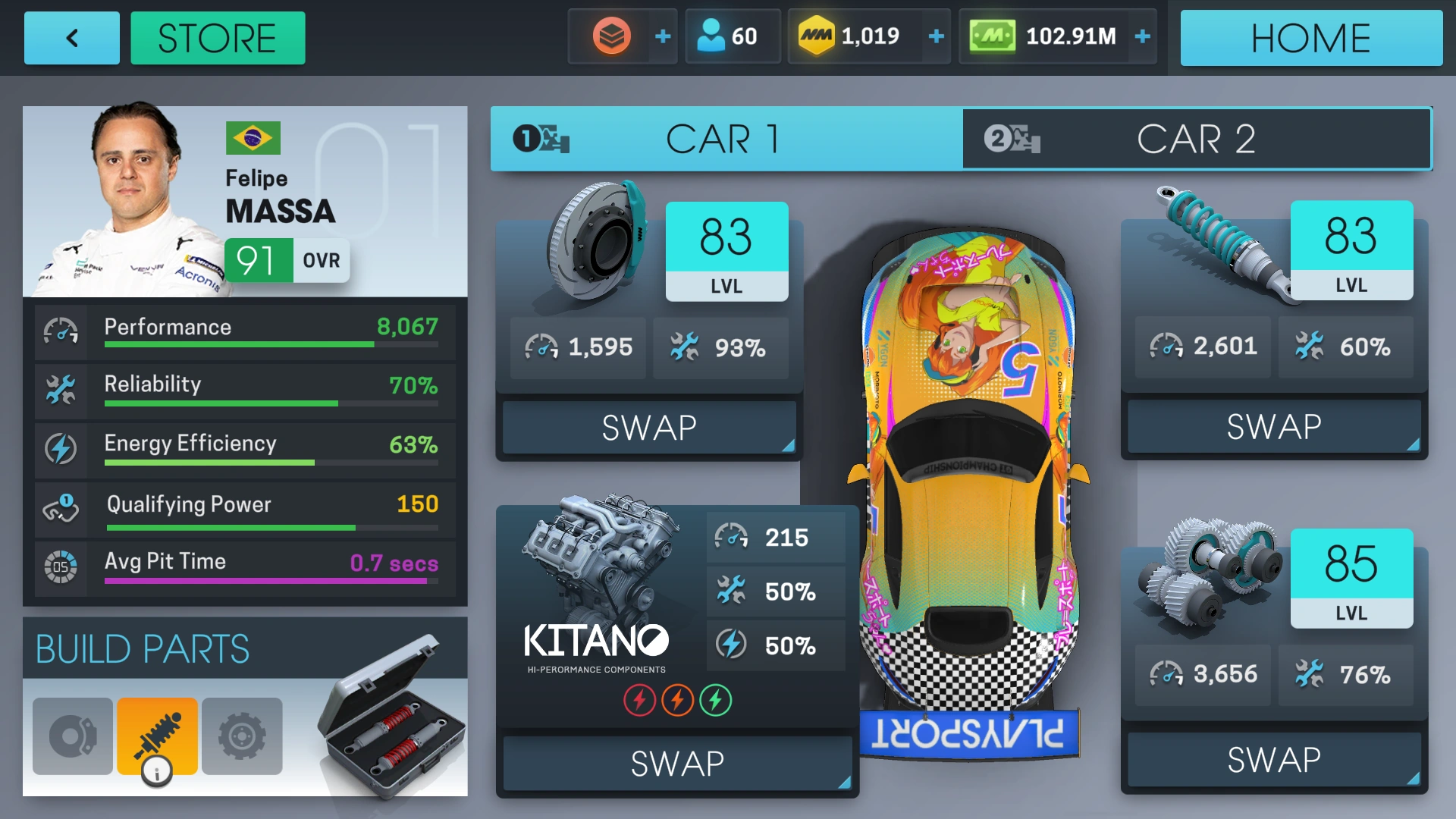The image size is (1456, 819).
Task: Select the green engine mode bolt
Action: point(716,700)
